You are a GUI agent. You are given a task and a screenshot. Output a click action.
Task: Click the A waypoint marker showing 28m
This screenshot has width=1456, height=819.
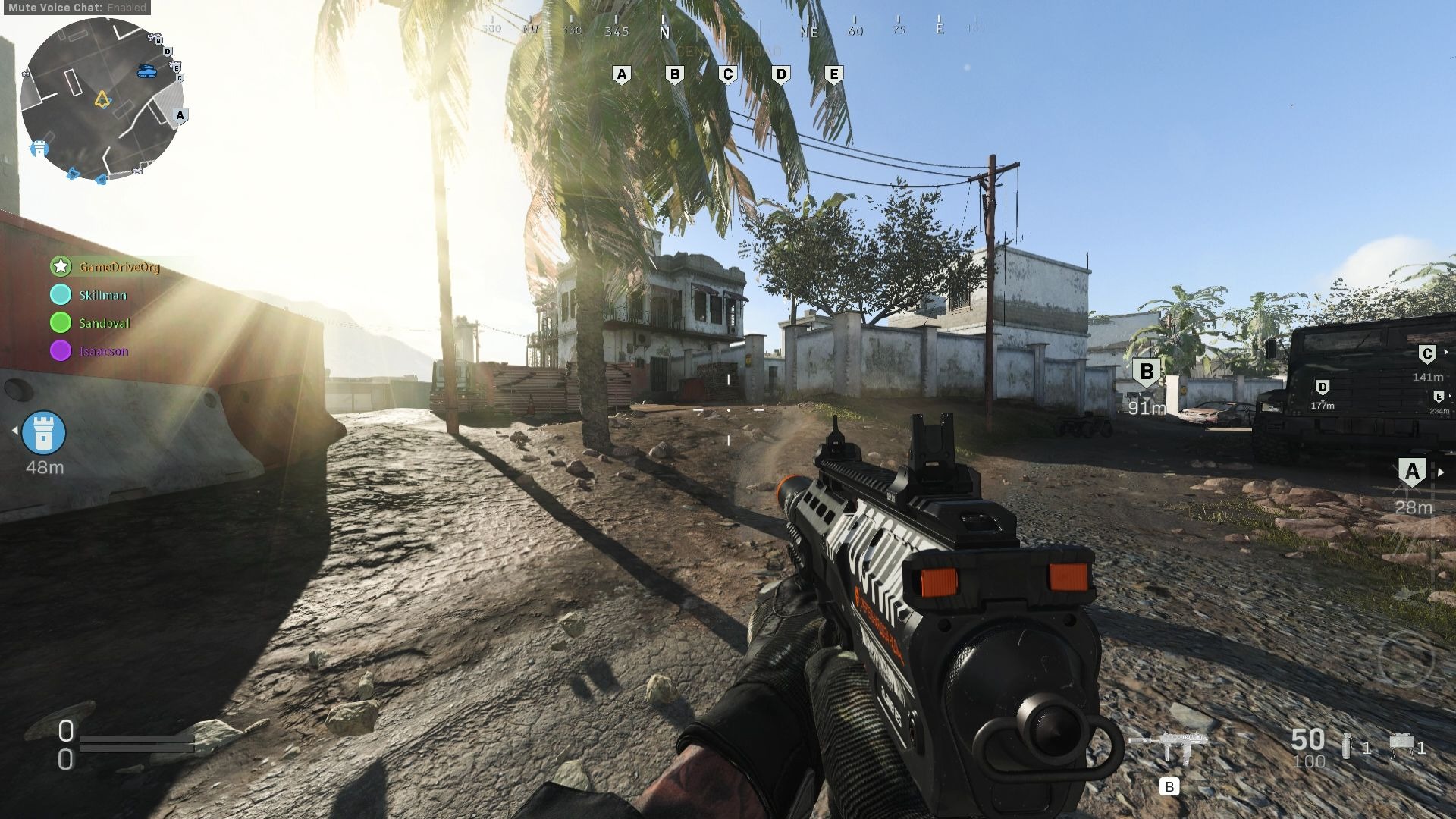point(1411,472)
